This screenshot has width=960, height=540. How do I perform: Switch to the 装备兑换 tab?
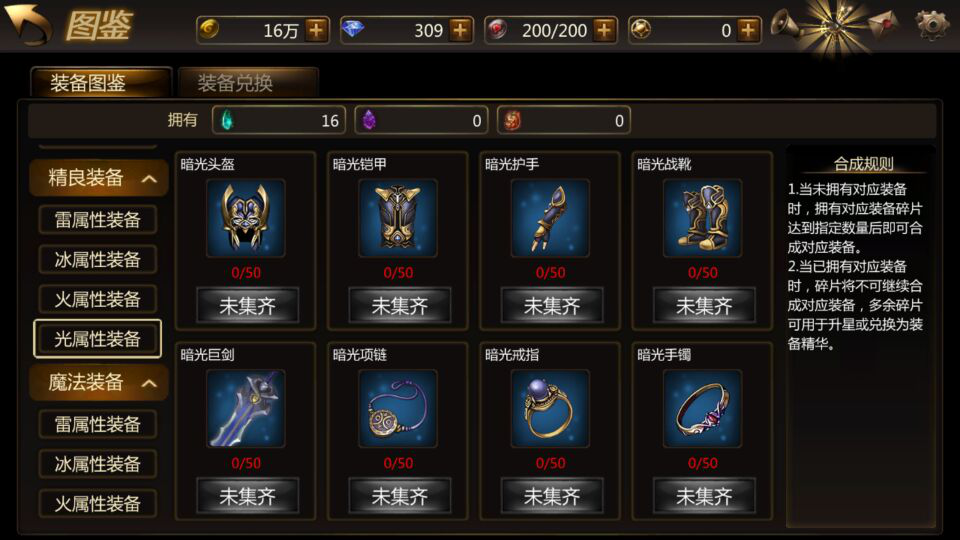(x=247, y=82)
